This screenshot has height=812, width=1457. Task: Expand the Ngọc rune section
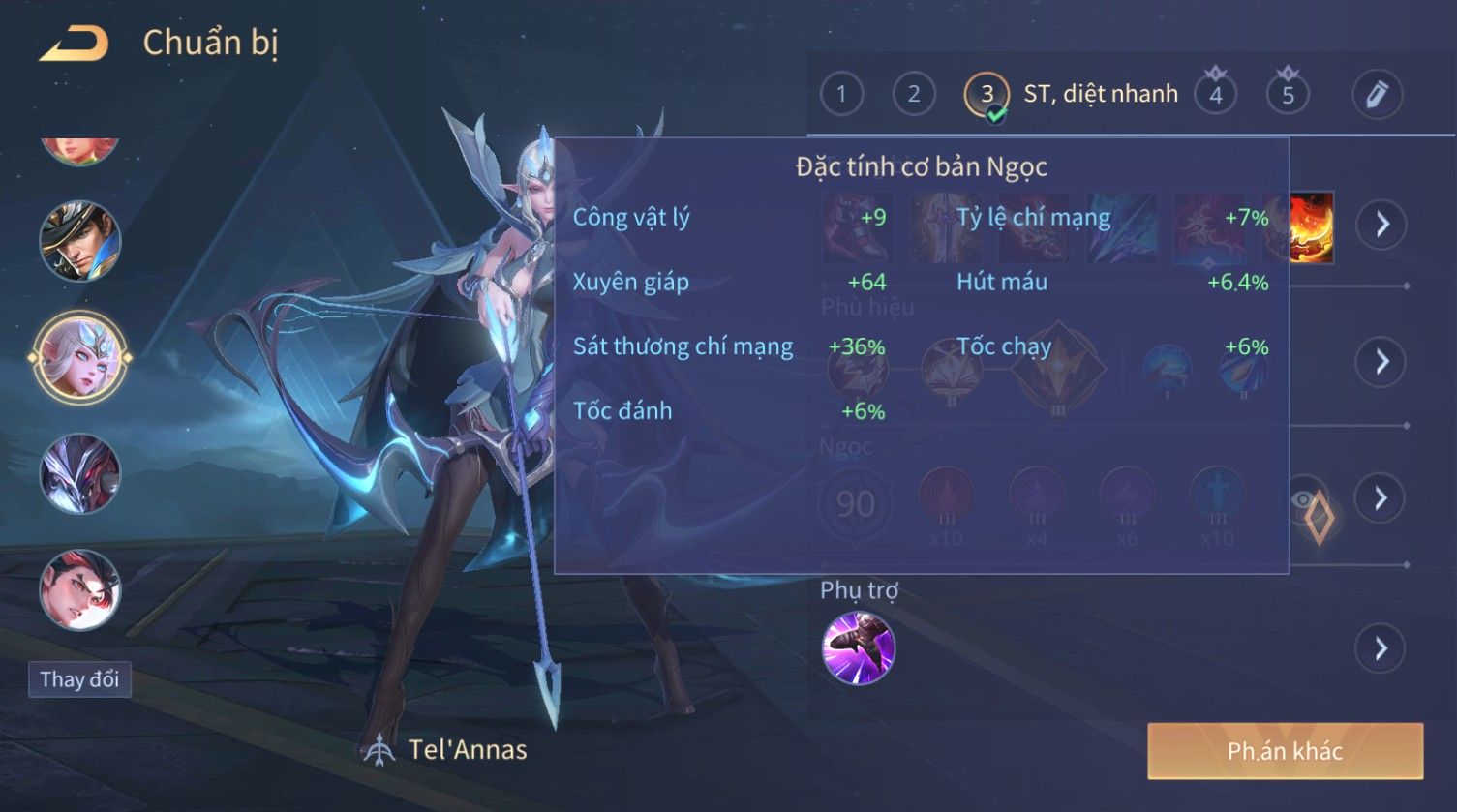tap(1381, 498)
